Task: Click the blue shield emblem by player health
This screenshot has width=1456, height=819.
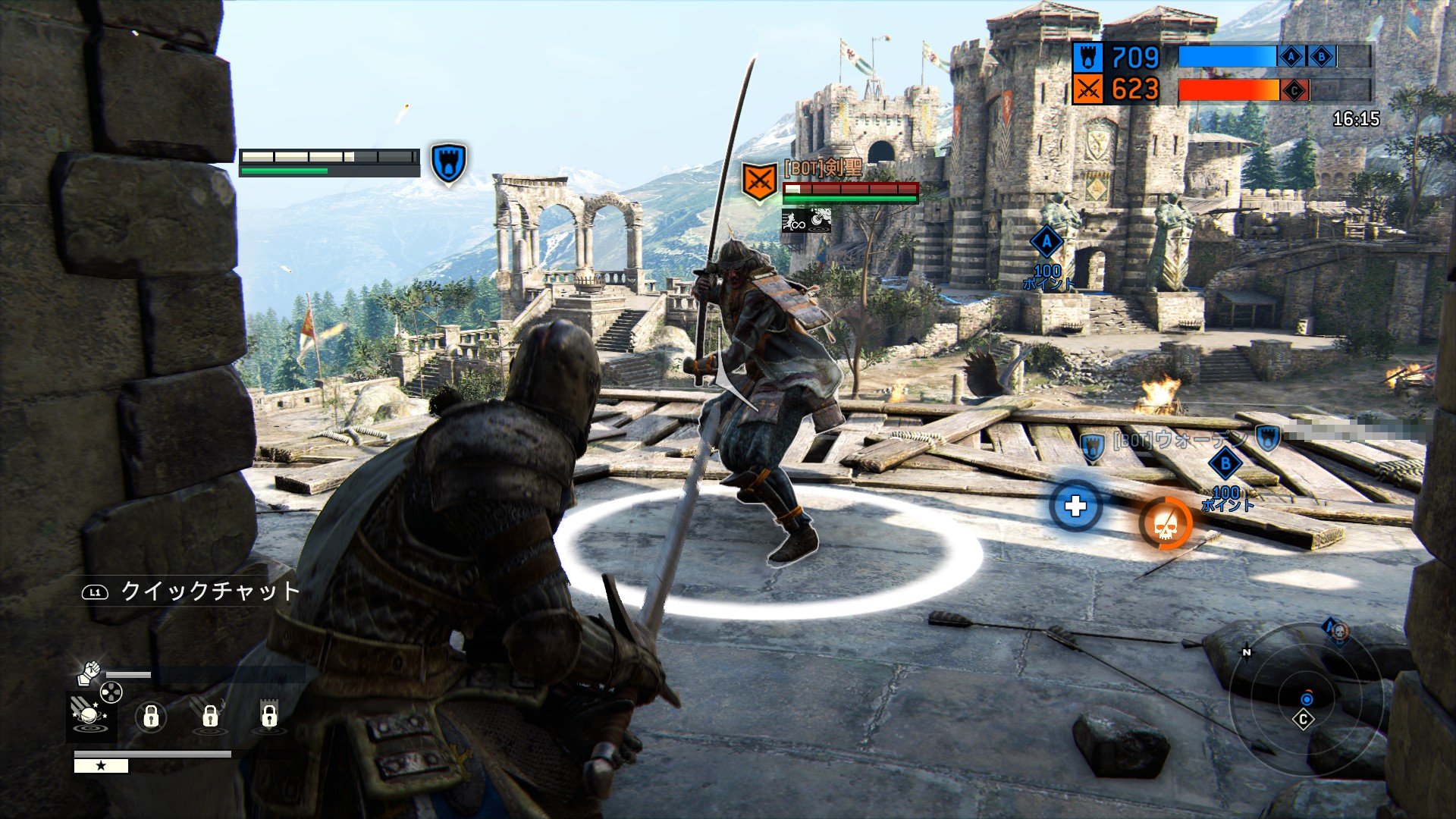Action: [x=448, y=162]
